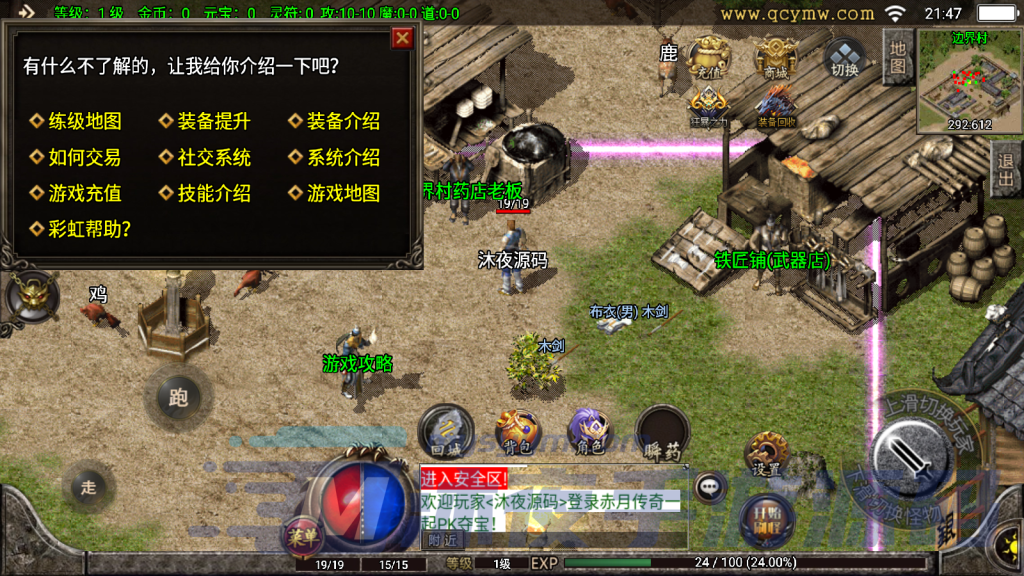This screenshot has height=576, width=1024.
Task: Open the 背包 backpack
Action: tap(517, 432)
